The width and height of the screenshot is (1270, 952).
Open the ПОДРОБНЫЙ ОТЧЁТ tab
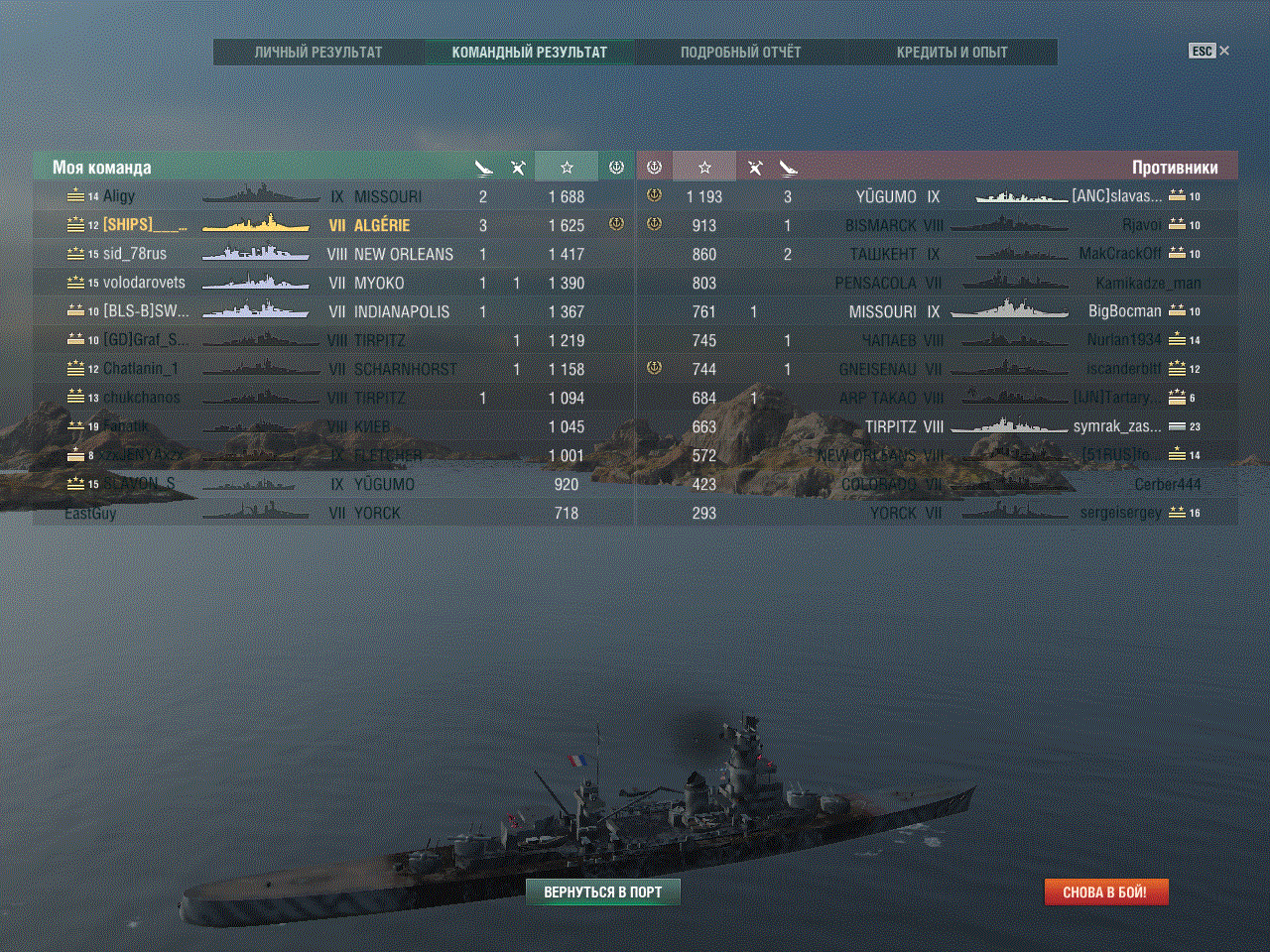click(740, 53)
